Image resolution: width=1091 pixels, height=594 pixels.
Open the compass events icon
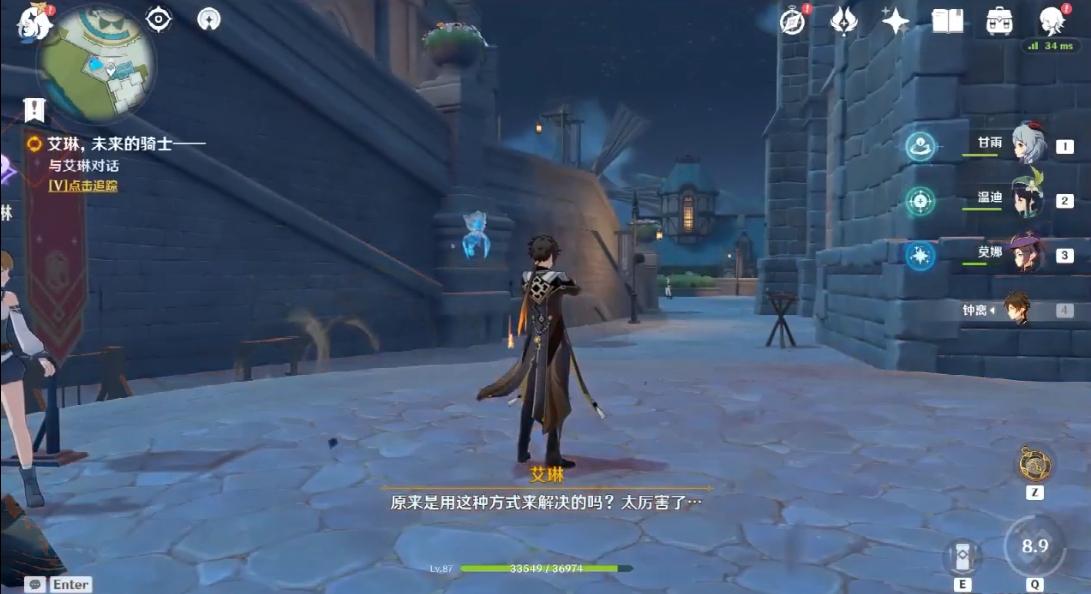click(794, 20)
